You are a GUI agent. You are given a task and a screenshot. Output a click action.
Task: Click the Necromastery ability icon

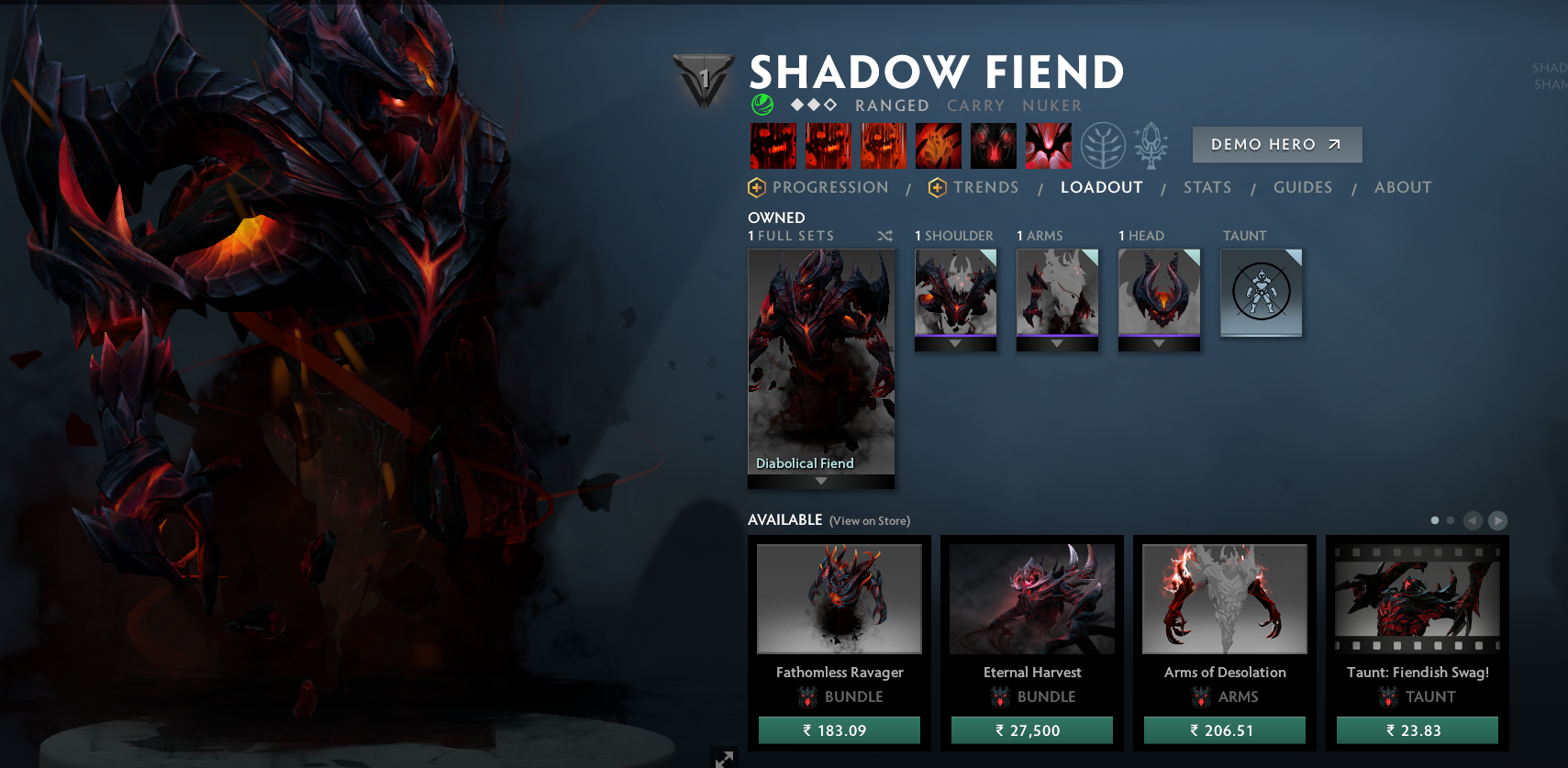click(x=938, y=145)
